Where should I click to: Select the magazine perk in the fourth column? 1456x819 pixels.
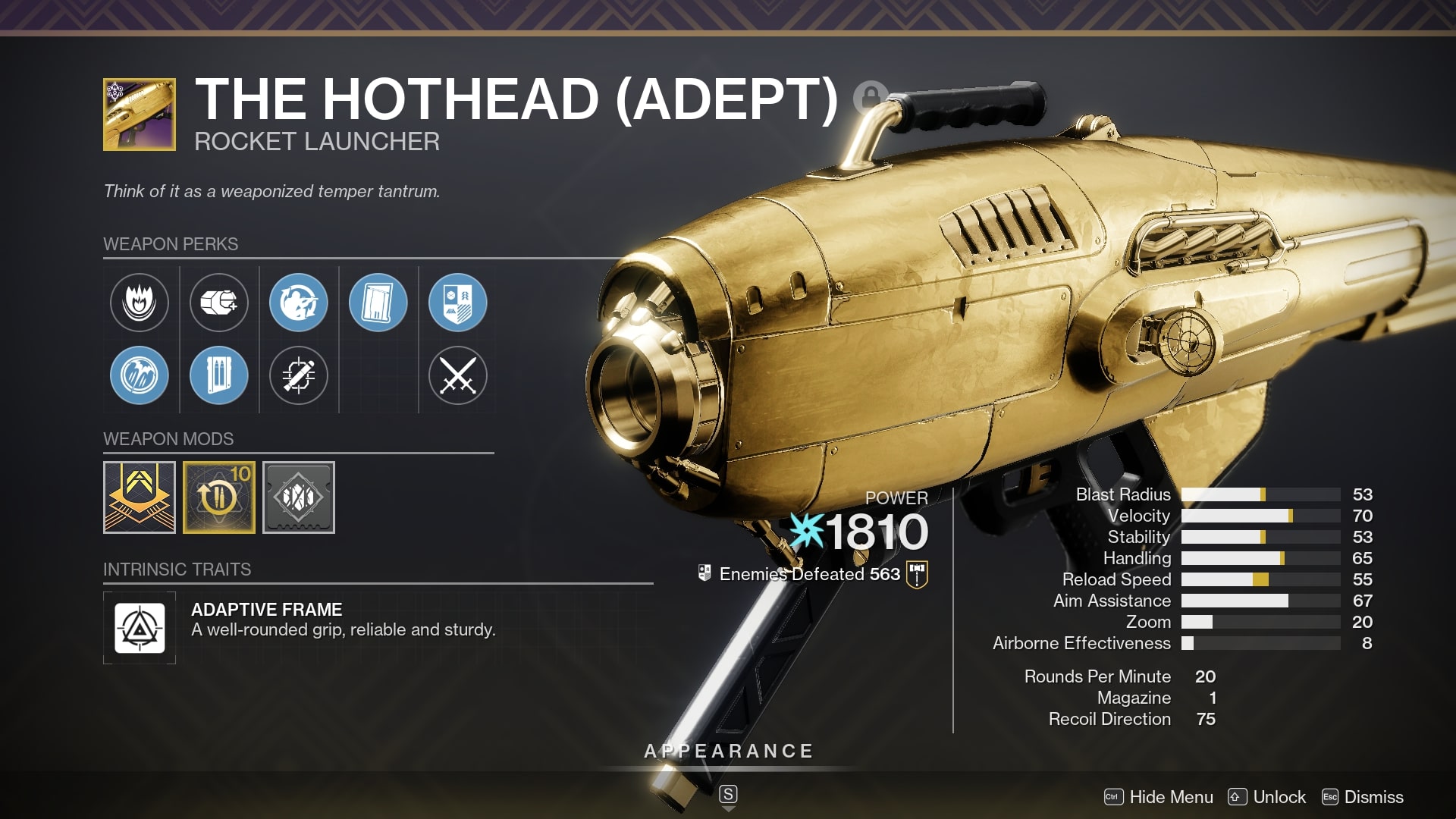pyautogui.click(x=378, y=302)
